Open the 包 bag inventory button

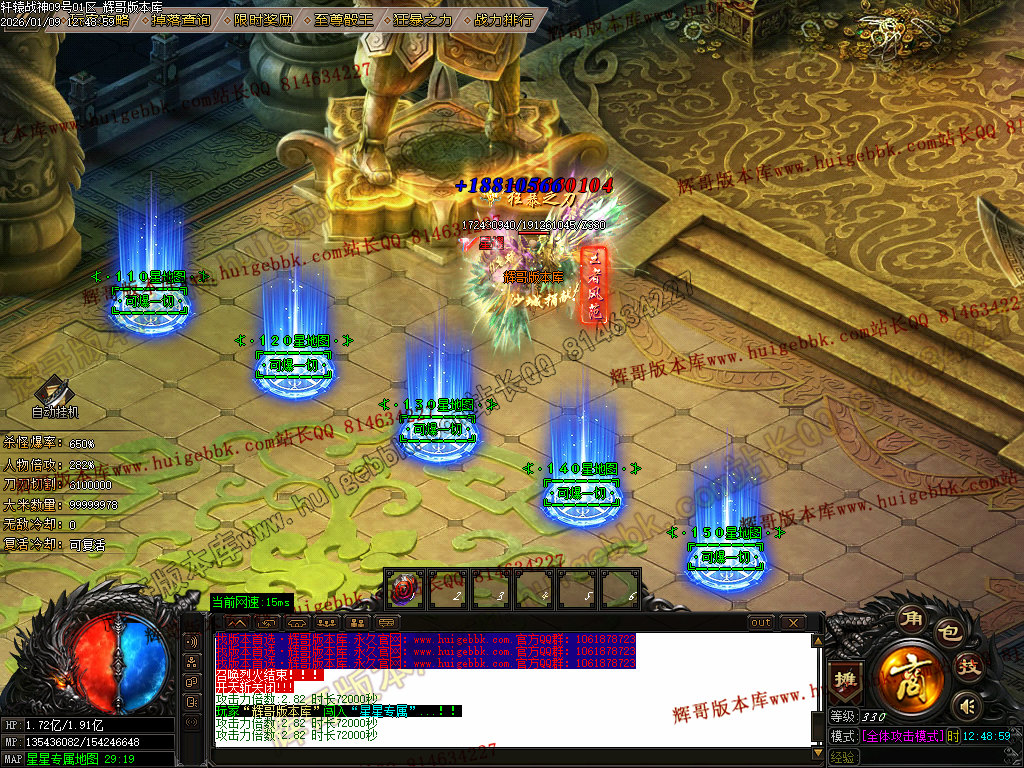coord(947,632)
